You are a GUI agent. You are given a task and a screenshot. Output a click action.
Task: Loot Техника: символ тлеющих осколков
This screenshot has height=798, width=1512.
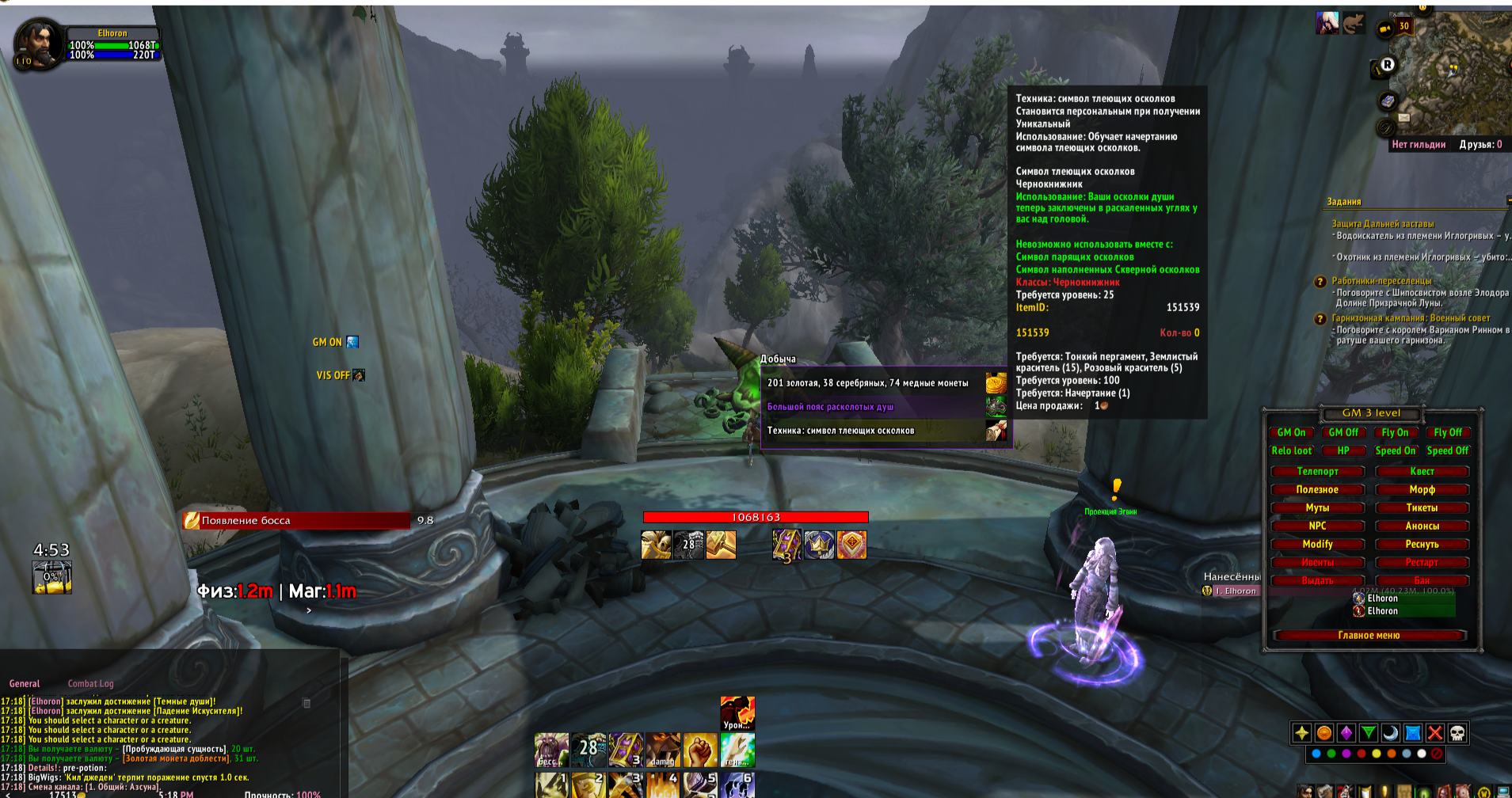(868, 431)
